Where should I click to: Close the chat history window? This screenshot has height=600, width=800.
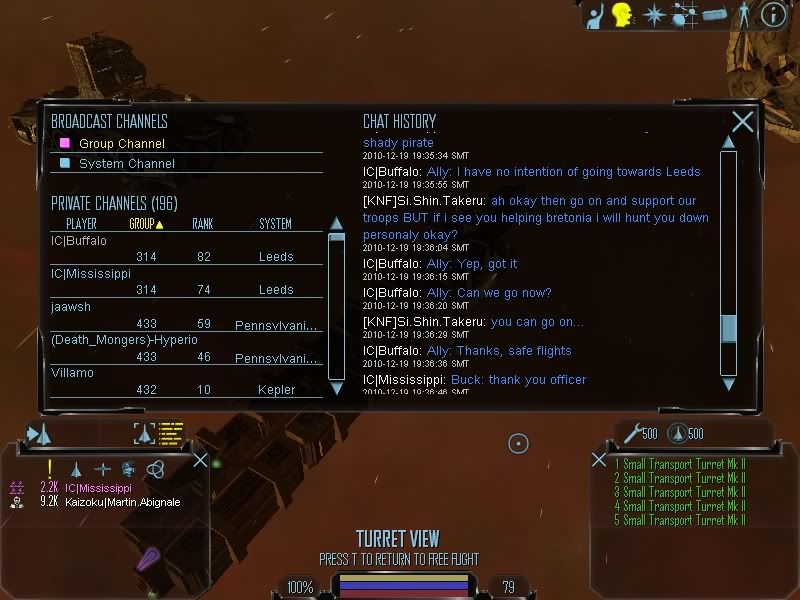pos(742,122)
